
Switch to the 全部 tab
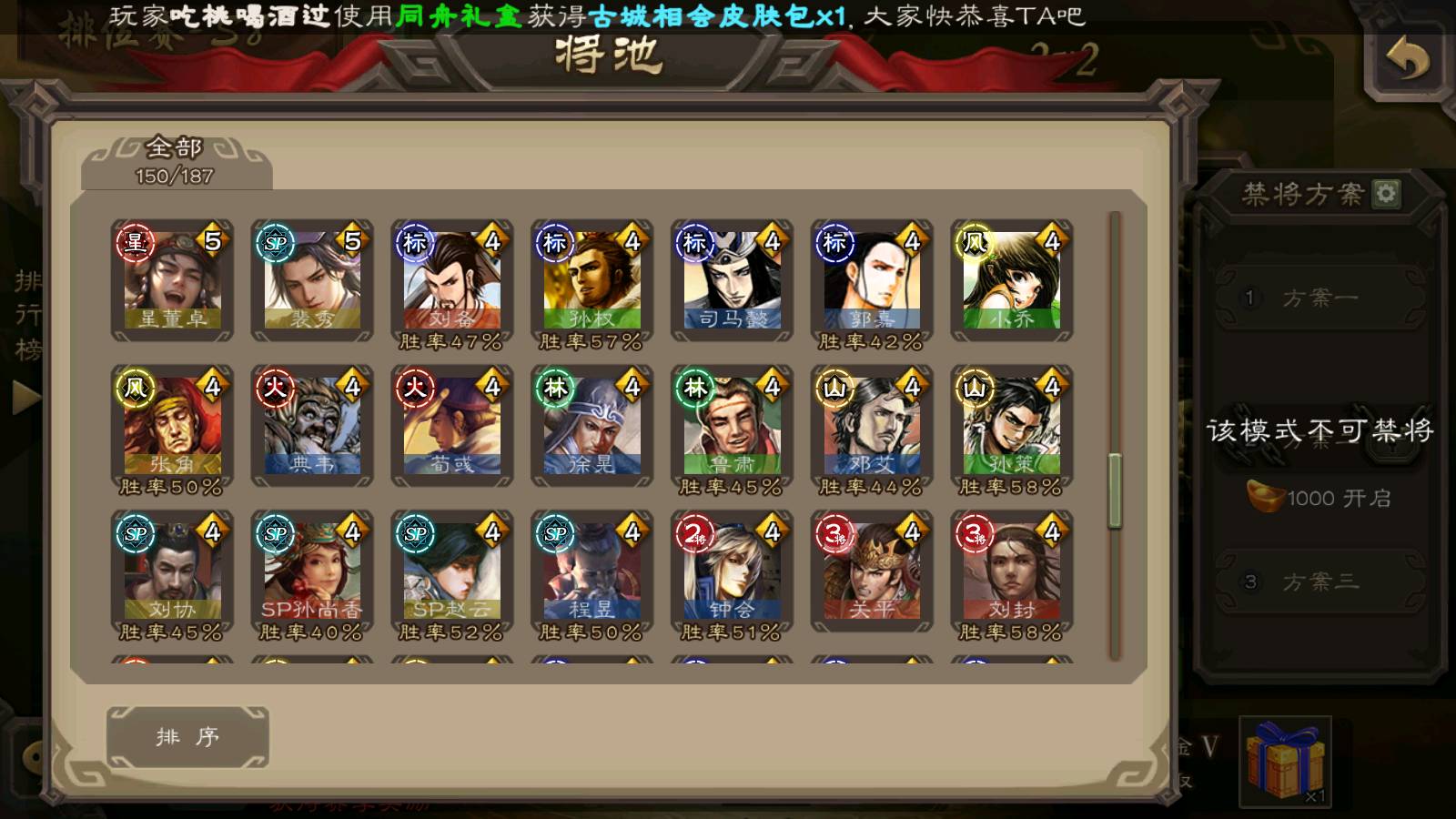[x=176, y=161]
